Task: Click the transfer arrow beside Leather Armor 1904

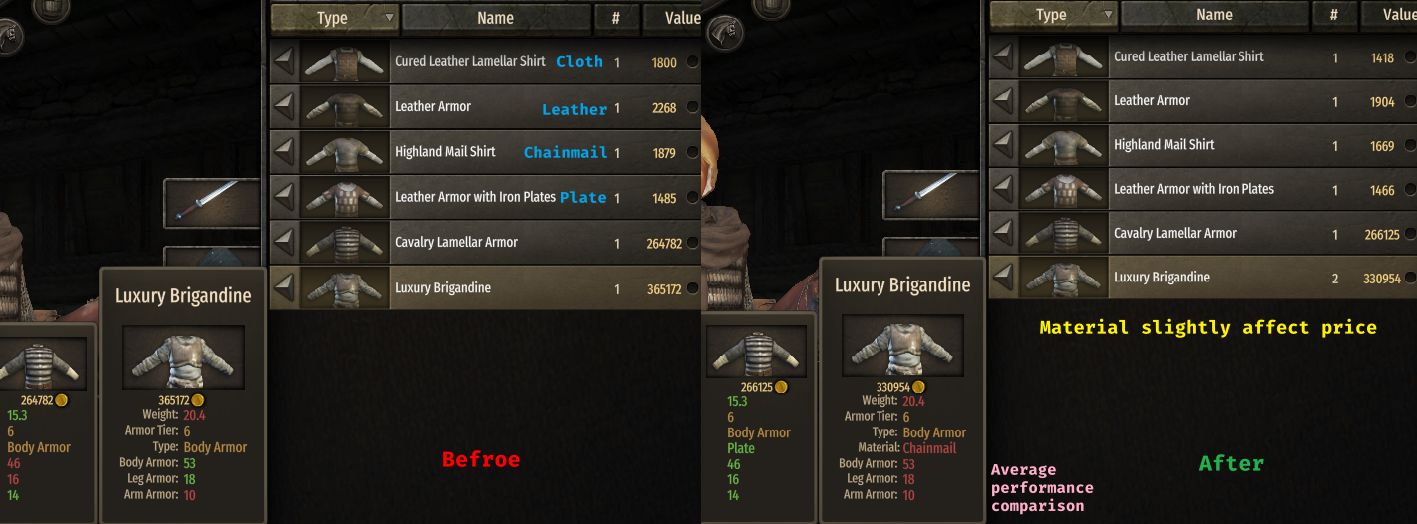Action: pyautogui.click(x=1003, y=101)
